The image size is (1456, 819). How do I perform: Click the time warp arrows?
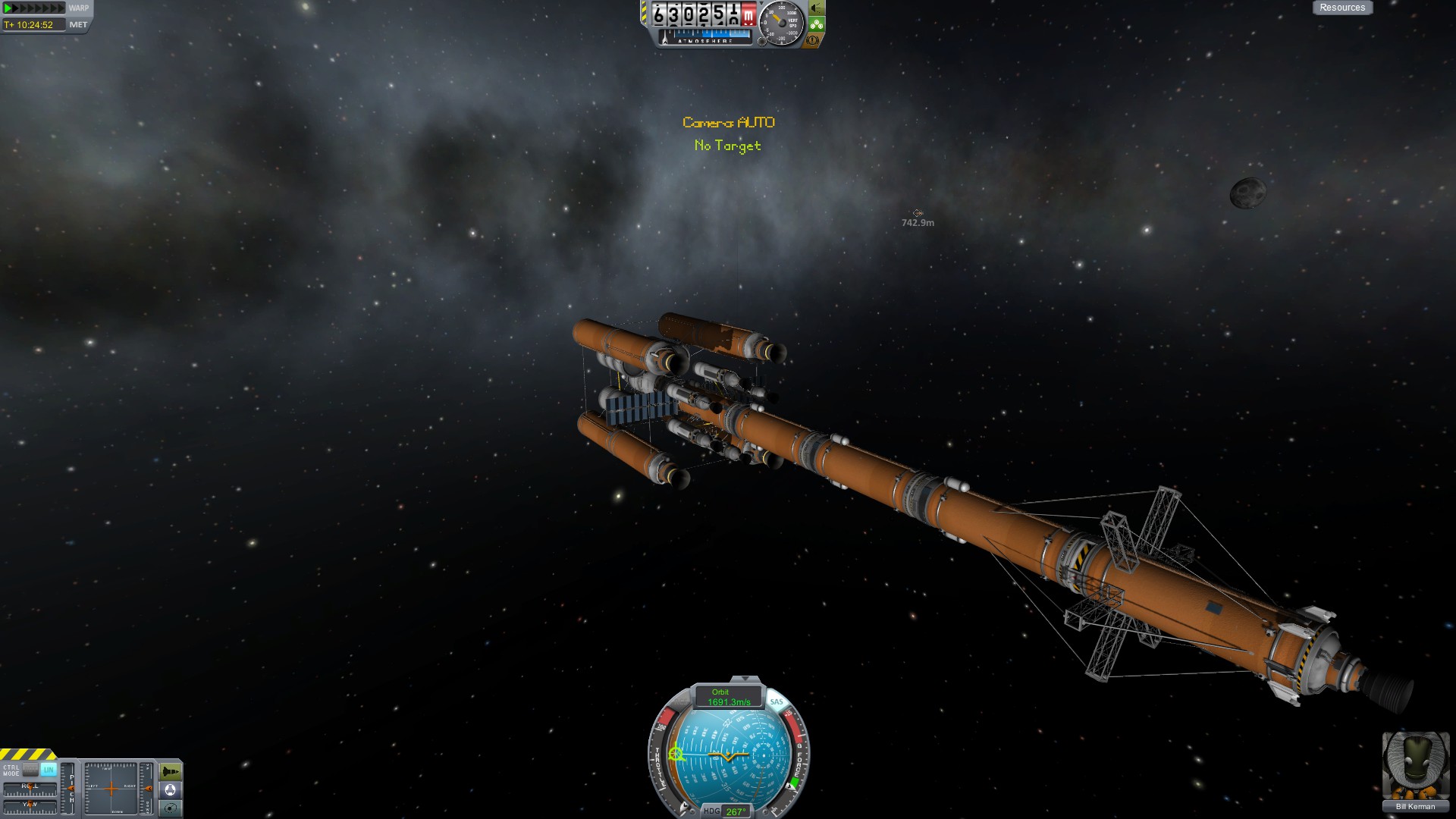[x=34, y=8]
